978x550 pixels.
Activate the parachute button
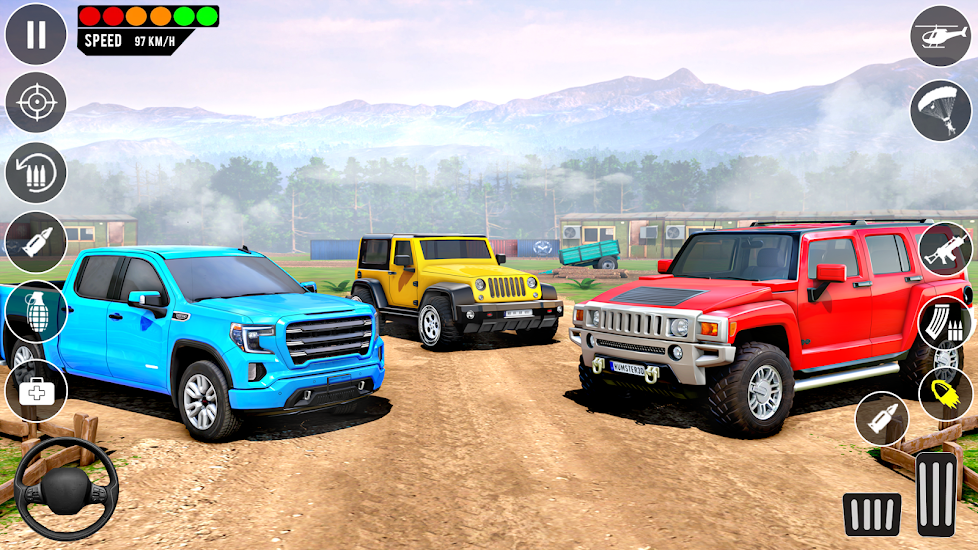click(941, 110)
